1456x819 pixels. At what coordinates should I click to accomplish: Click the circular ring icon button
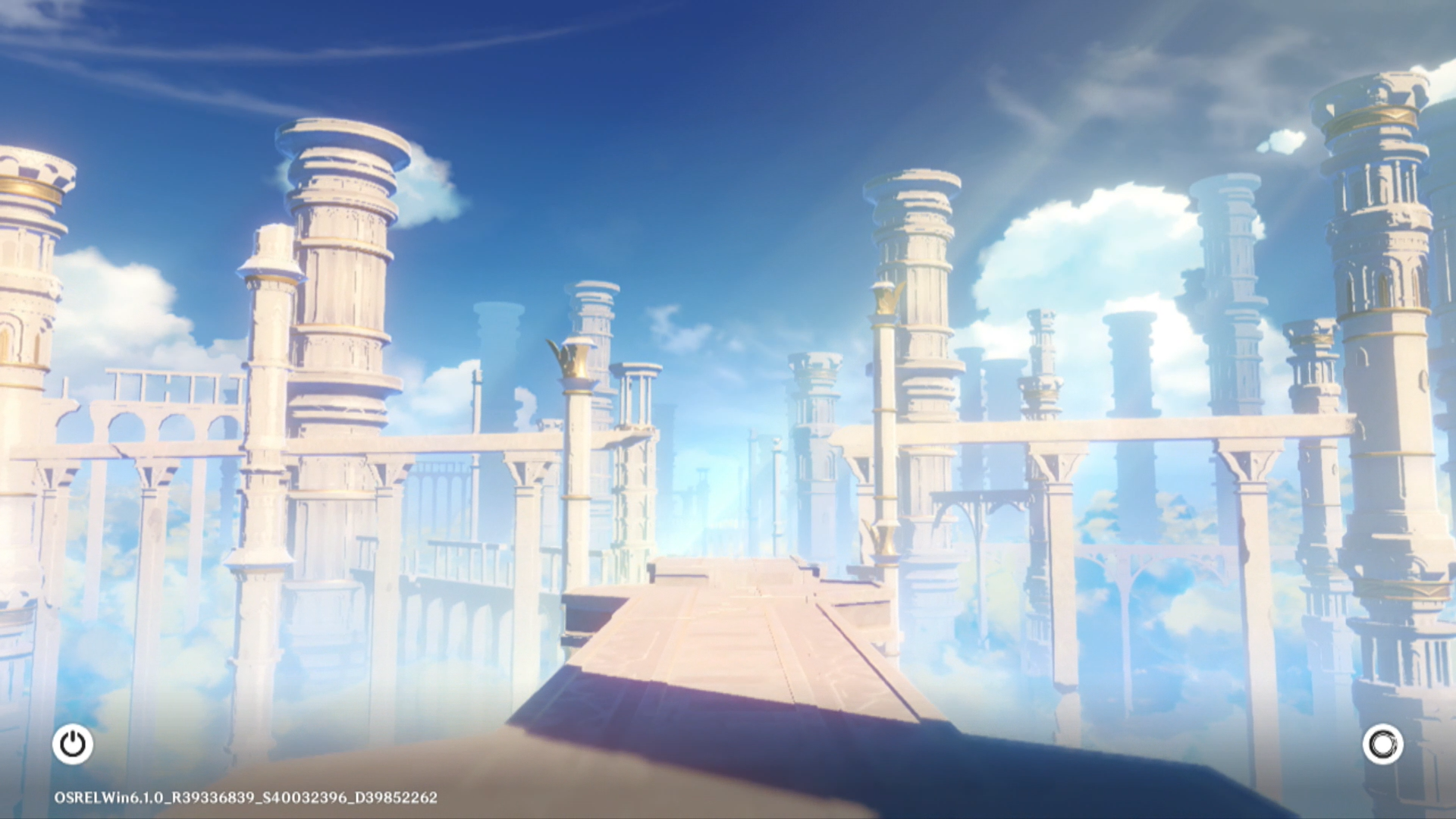click(x=1382, y=744)
